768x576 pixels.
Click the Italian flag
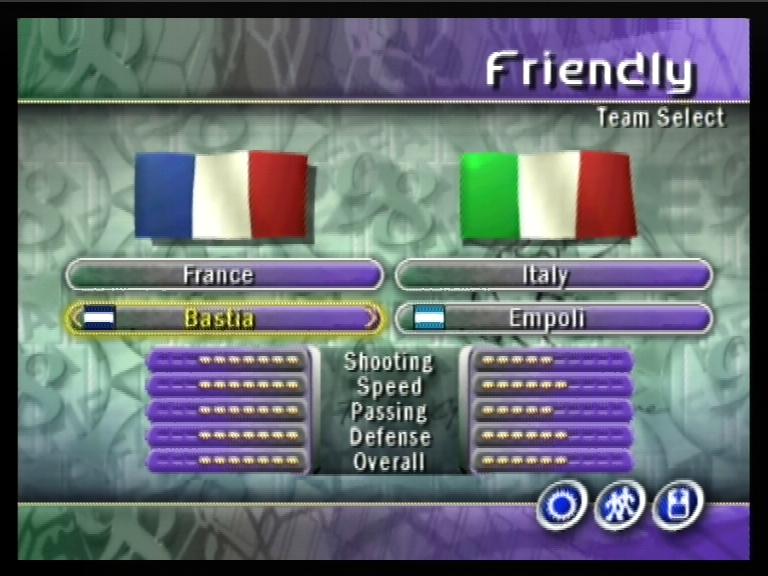[x=547, y=195]
